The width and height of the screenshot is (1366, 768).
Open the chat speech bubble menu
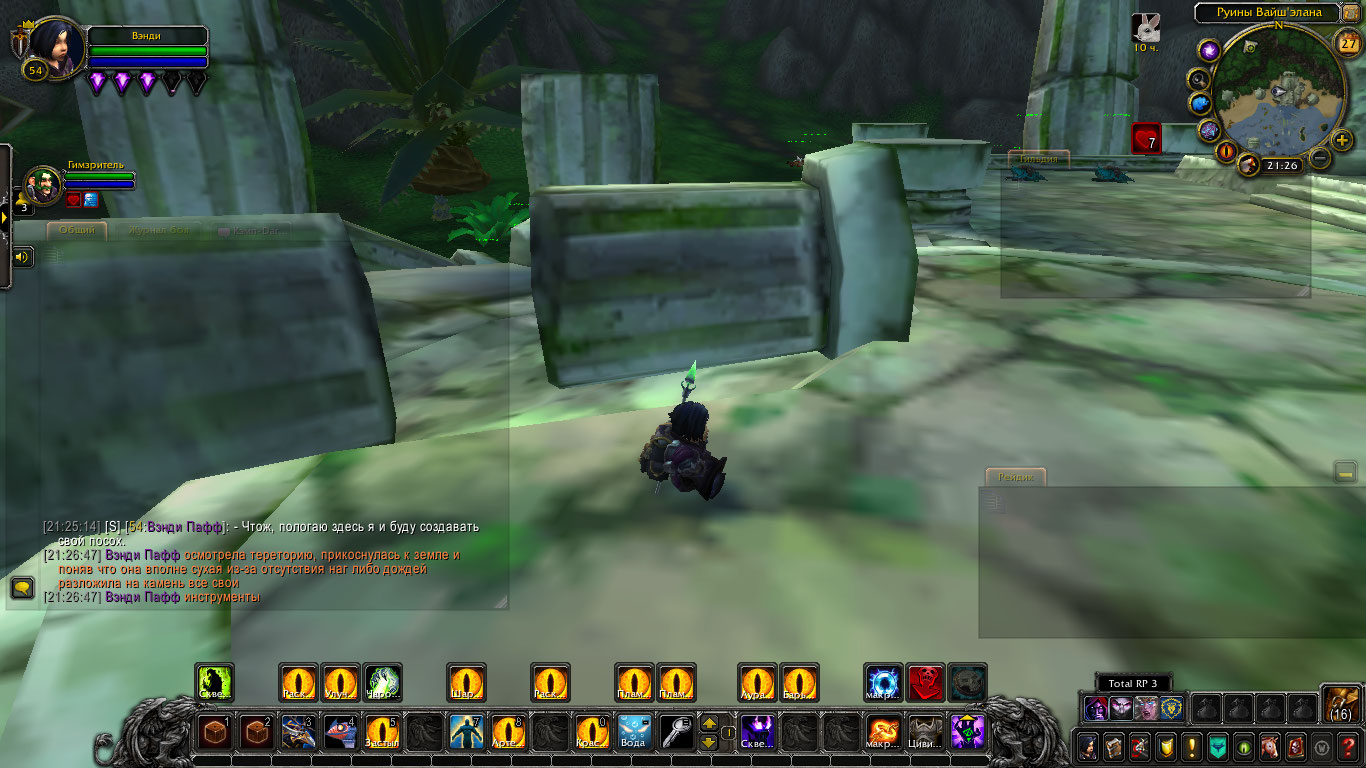point(21,587)
